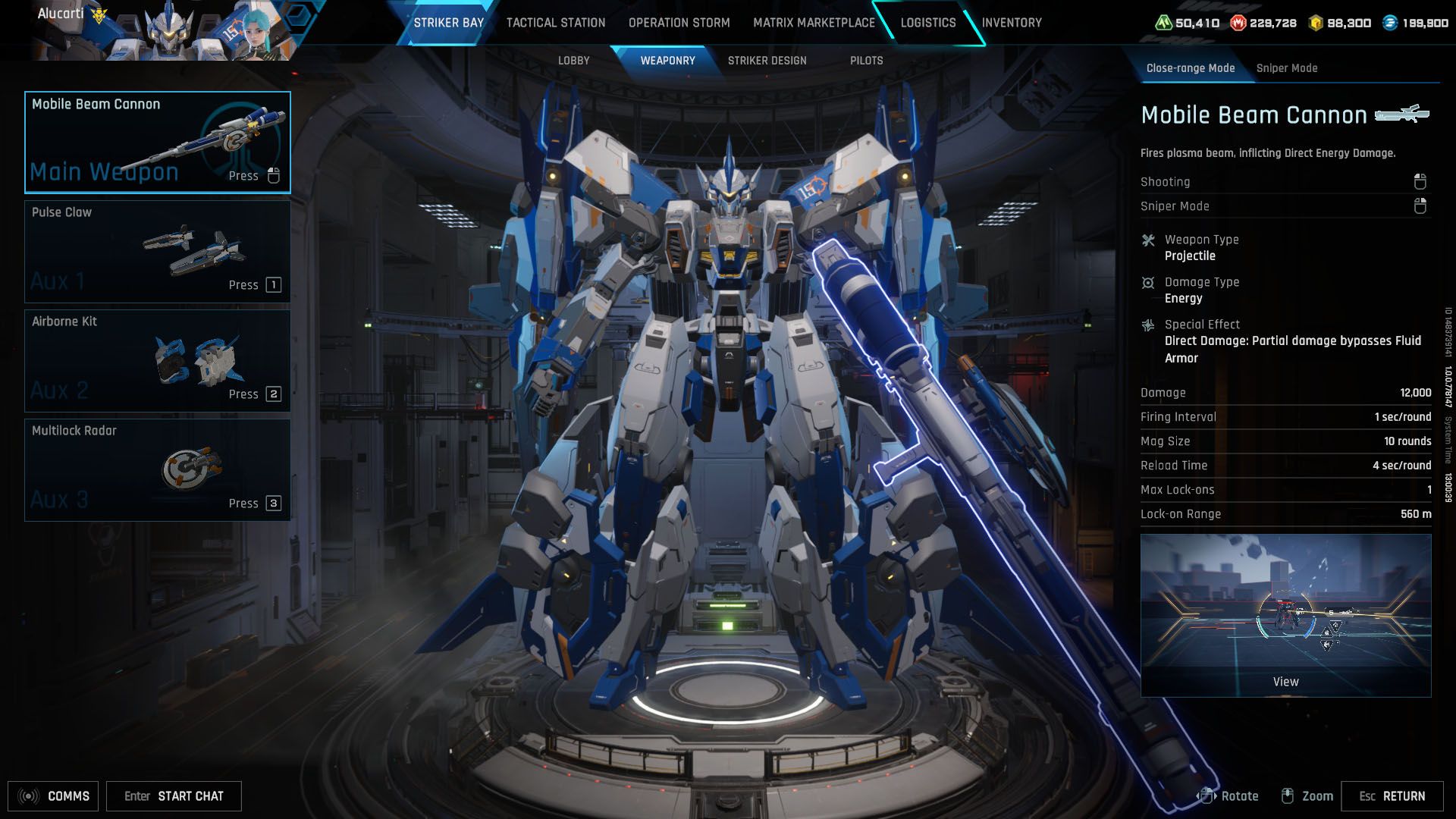This screenshot has height=819, width=1456.
Task: Expand the Mobile Beam Cannon main weapon slot
Action: (x=156, y=141)
